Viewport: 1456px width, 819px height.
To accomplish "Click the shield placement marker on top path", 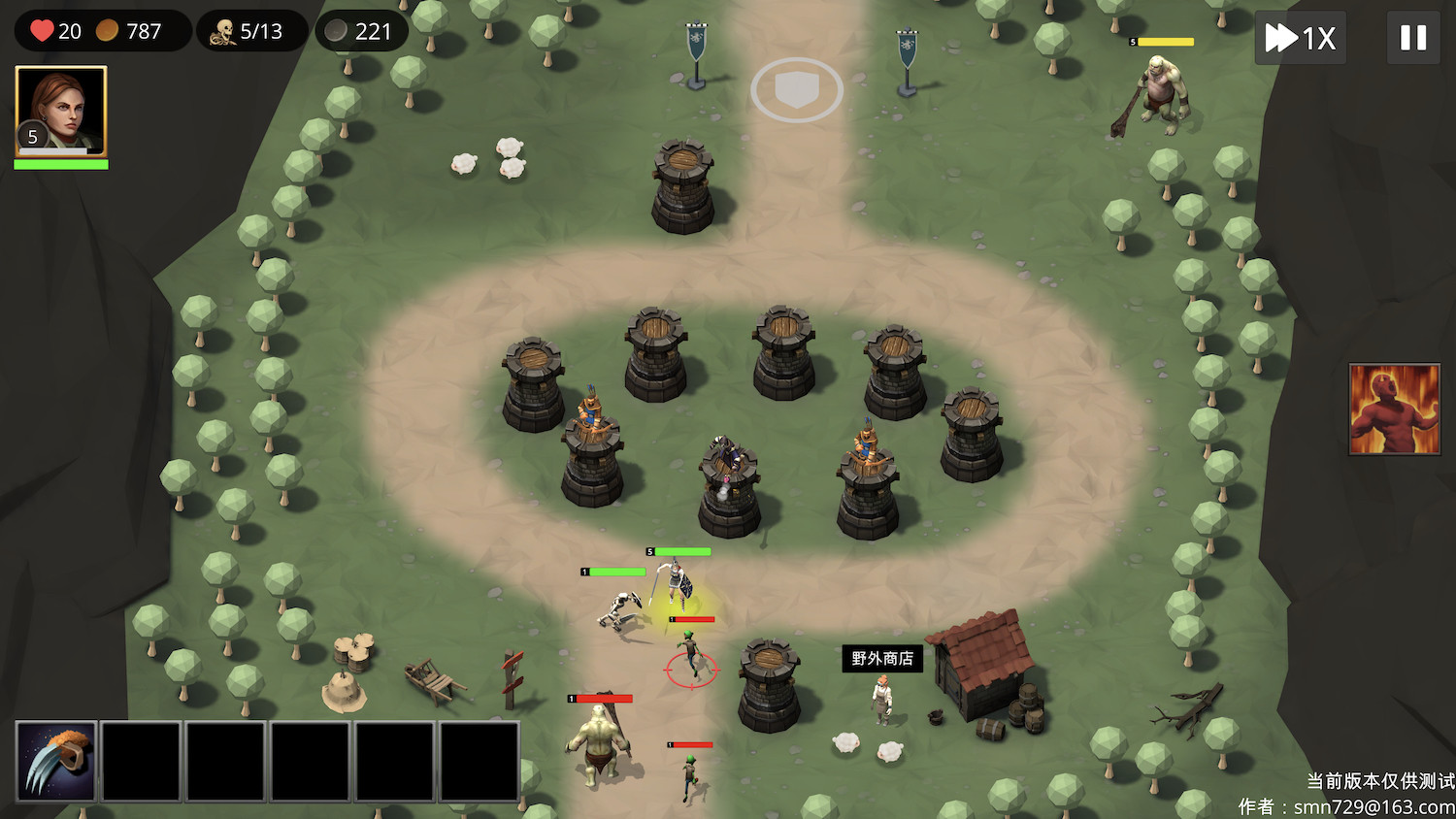I will click(x=796, y=88).
